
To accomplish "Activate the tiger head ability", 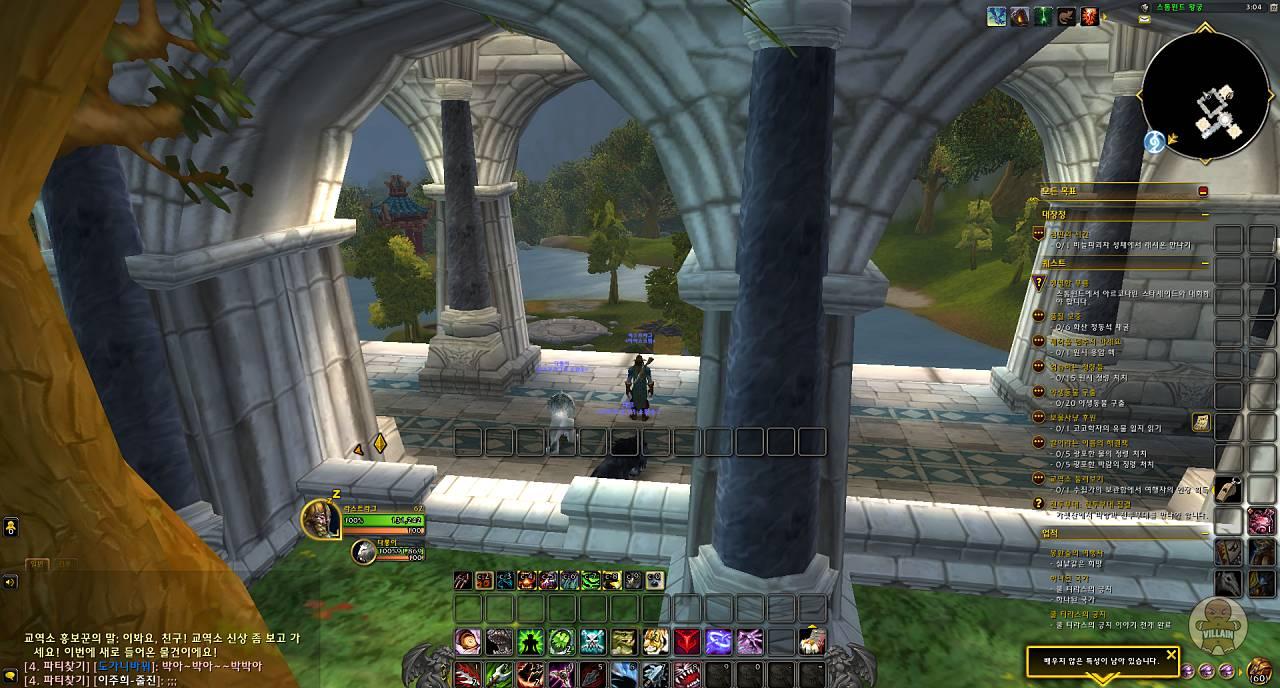I will click(x=655, y=641).
